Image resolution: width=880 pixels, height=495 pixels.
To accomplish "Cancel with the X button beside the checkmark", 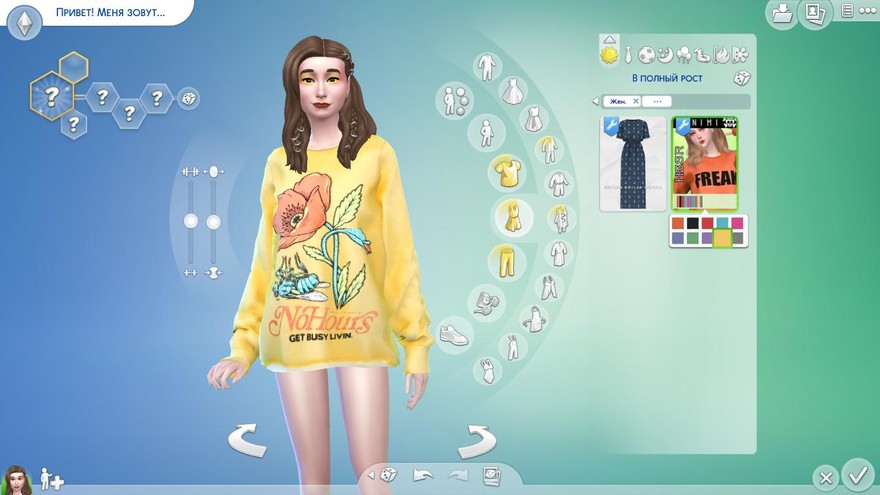I will pos(824,477).
